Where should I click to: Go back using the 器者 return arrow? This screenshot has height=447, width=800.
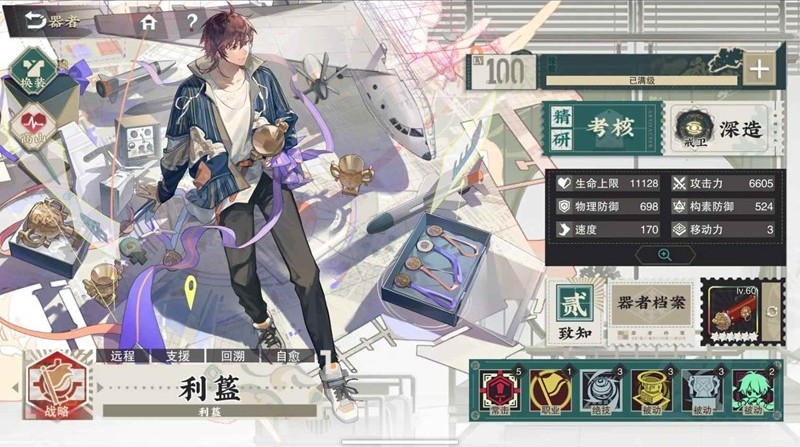[36, 20]
